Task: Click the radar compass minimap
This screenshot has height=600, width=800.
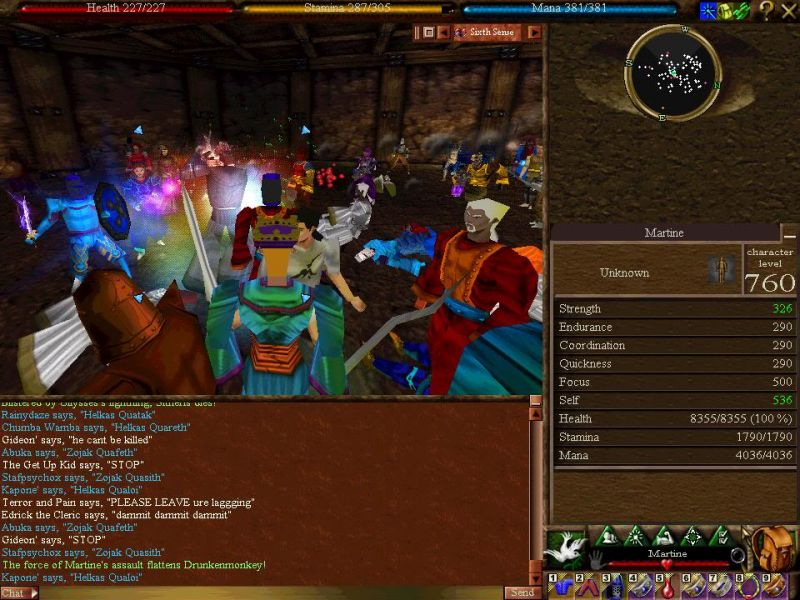Action: click(x=672, y=72)
